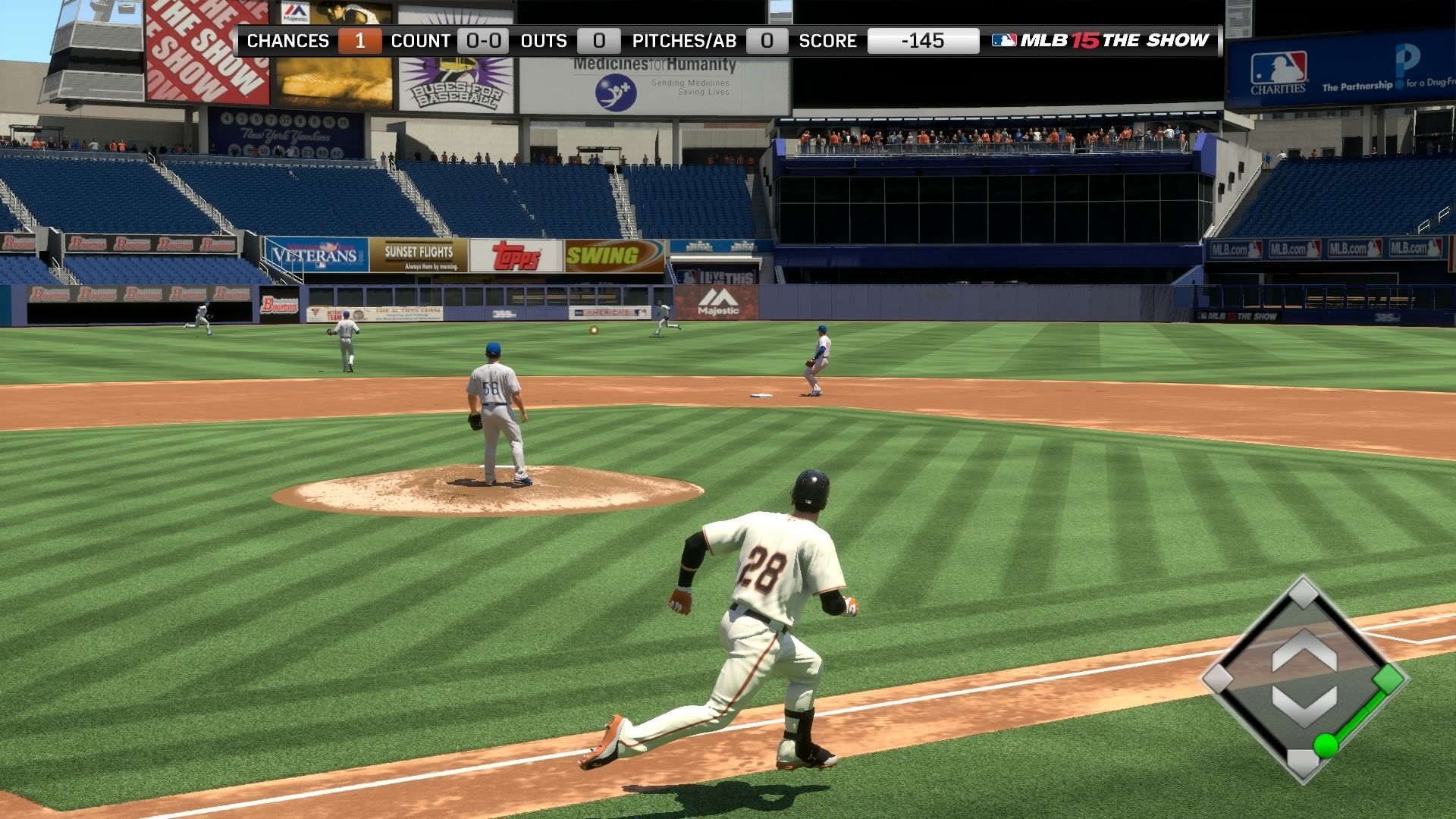Click the up chevron in the baserunning diamond
Image resolution: width=1456 pixels, height=819 pixels.
coord(1304,651)
